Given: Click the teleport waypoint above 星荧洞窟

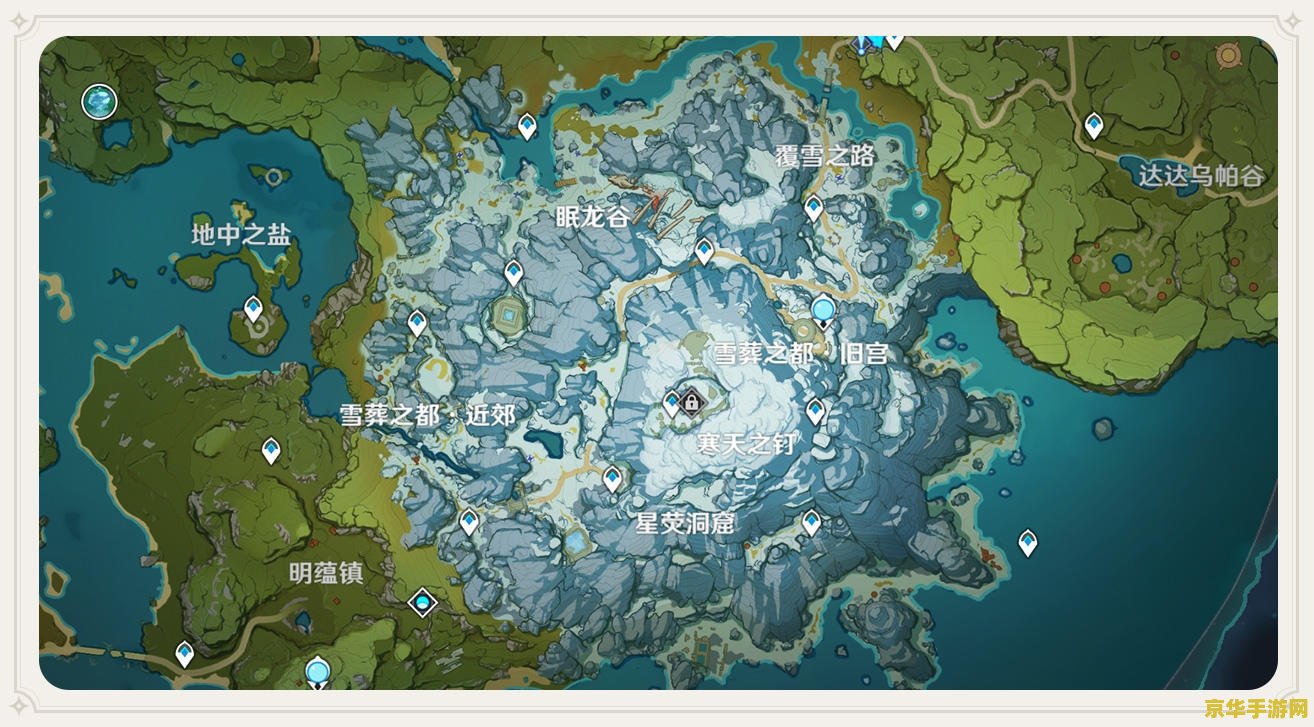Looking at the screenshot, I should (610, 478).
